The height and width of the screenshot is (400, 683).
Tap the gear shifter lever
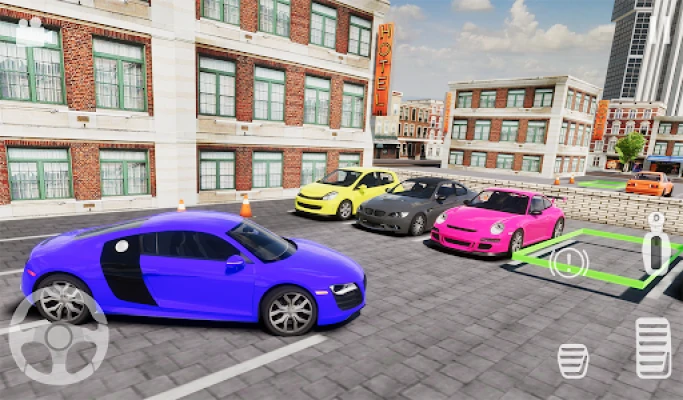[x=656, y=244]
